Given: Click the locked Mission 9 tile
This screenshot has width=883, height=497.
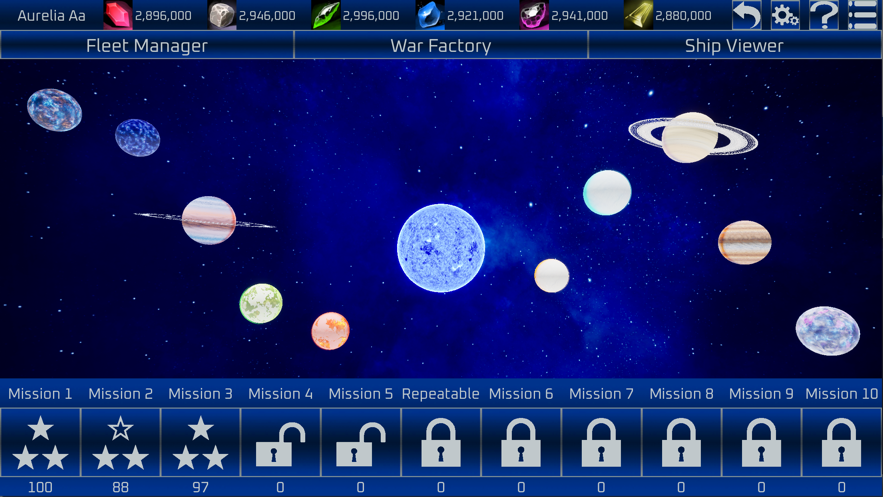Looking at the screenshot, I should tap(761, 442).
